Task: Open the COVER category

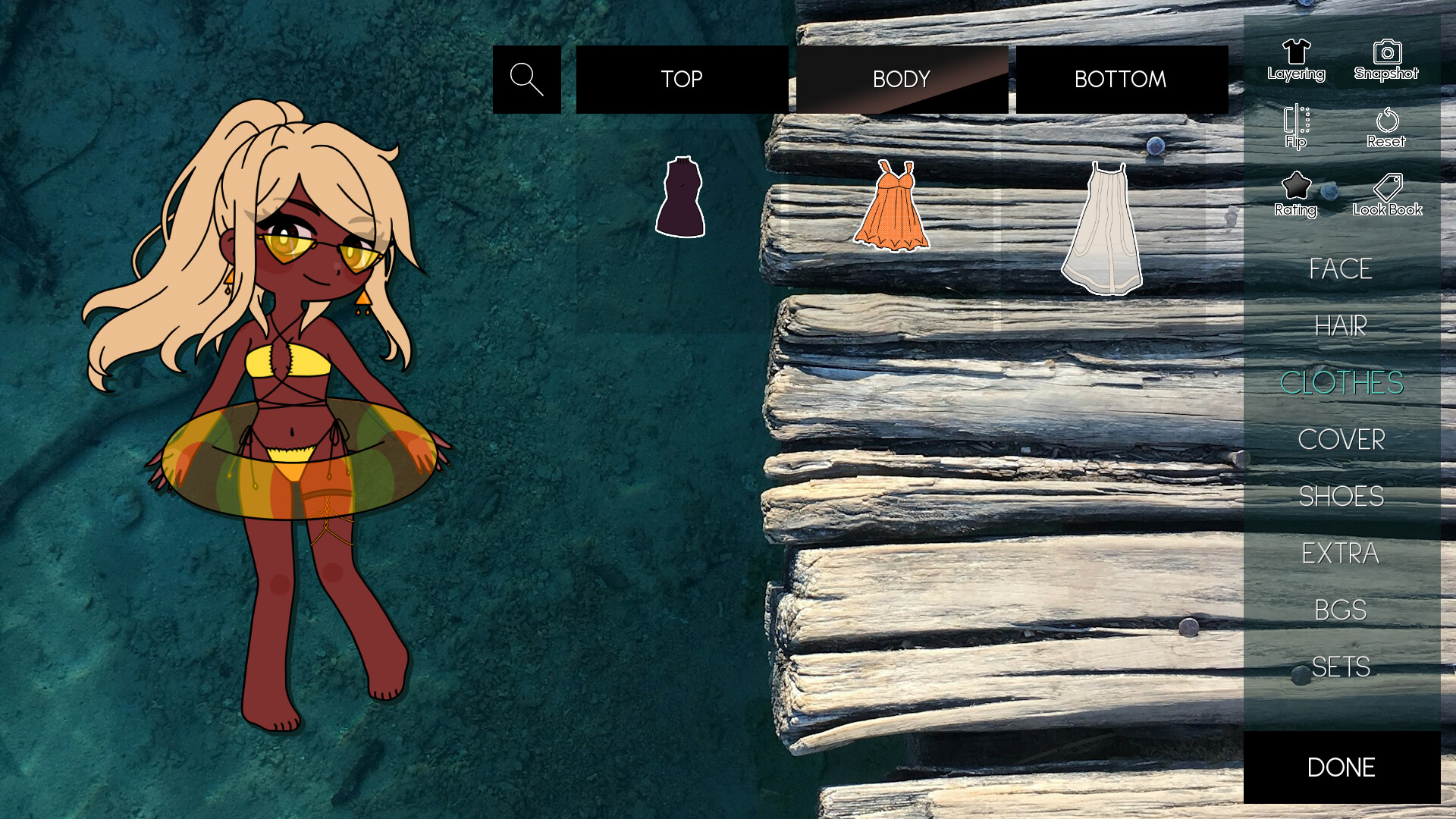Action: [x=1342, y=440]
